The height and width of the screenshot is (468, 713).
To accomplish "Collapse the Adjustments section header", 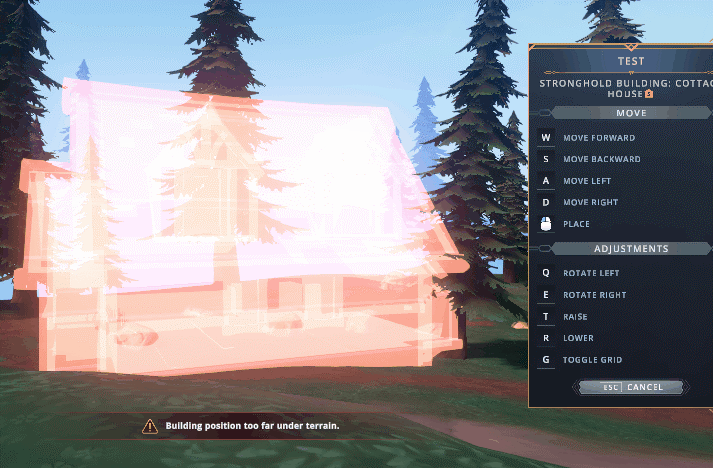I will (630, 248).
